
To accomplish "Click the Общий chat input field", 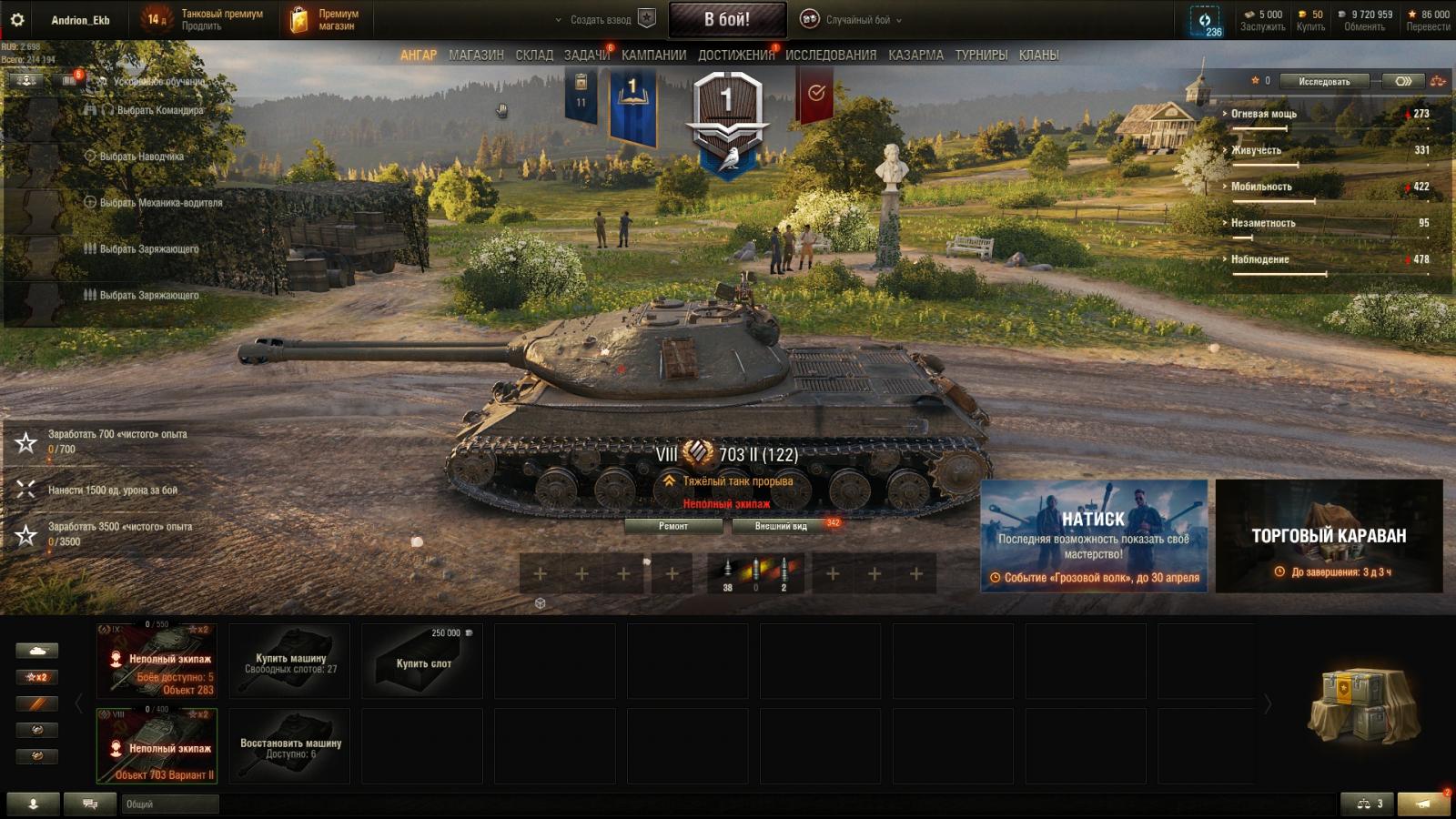I will pyautogui.click(x=170, y=804).
